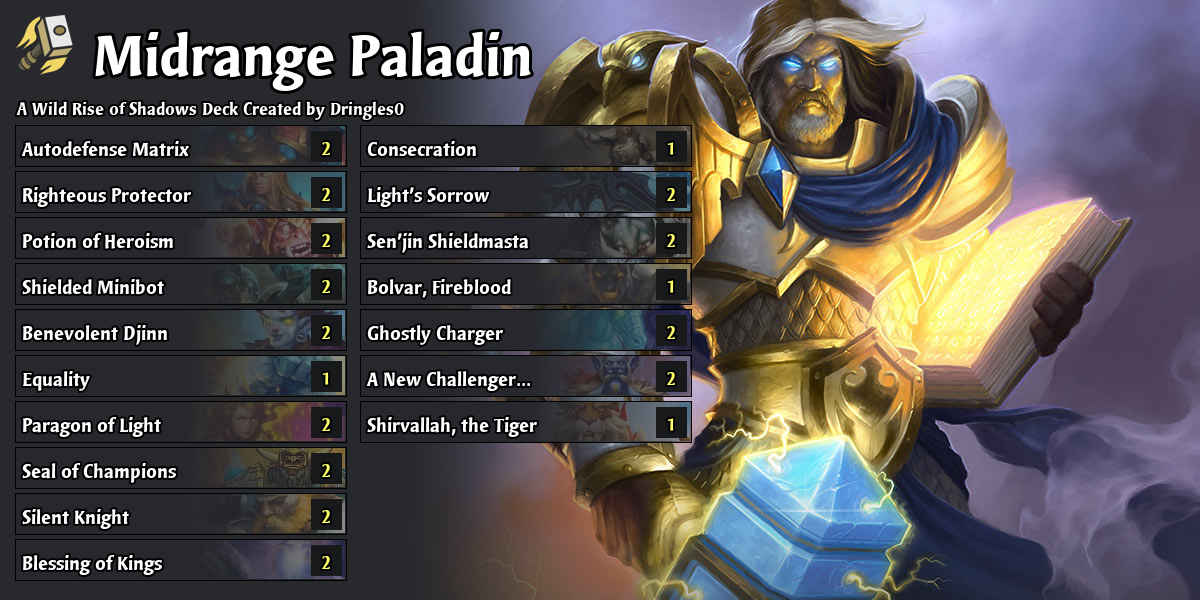The width and height of the screenshot is (1200, 600).
Task: Select the Blessing of Kings card
Action: tap(181, 564)
